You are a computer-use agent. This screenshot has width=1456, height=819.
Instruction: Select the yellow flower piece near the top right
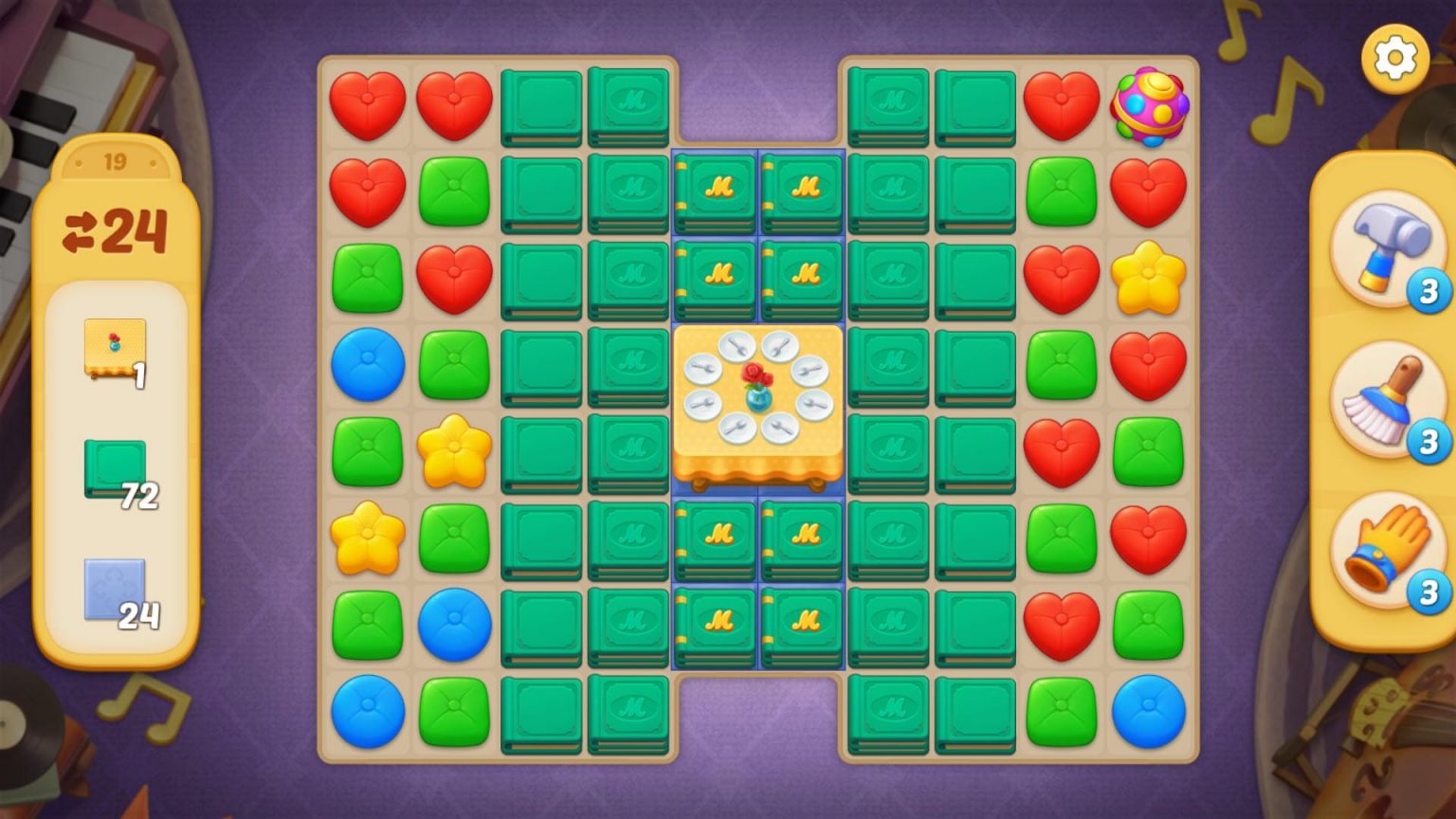(x=1148, y=278)
